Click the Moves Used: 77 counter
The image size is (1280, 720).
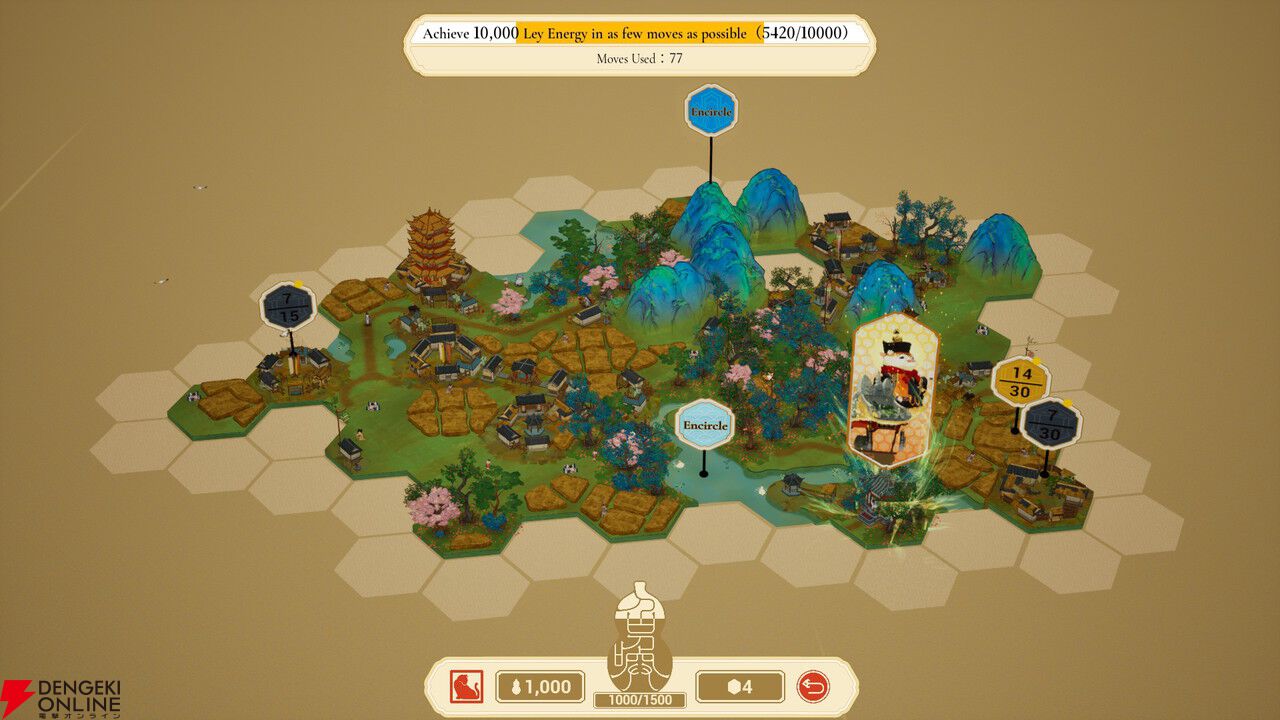click(x=640, y=58)
